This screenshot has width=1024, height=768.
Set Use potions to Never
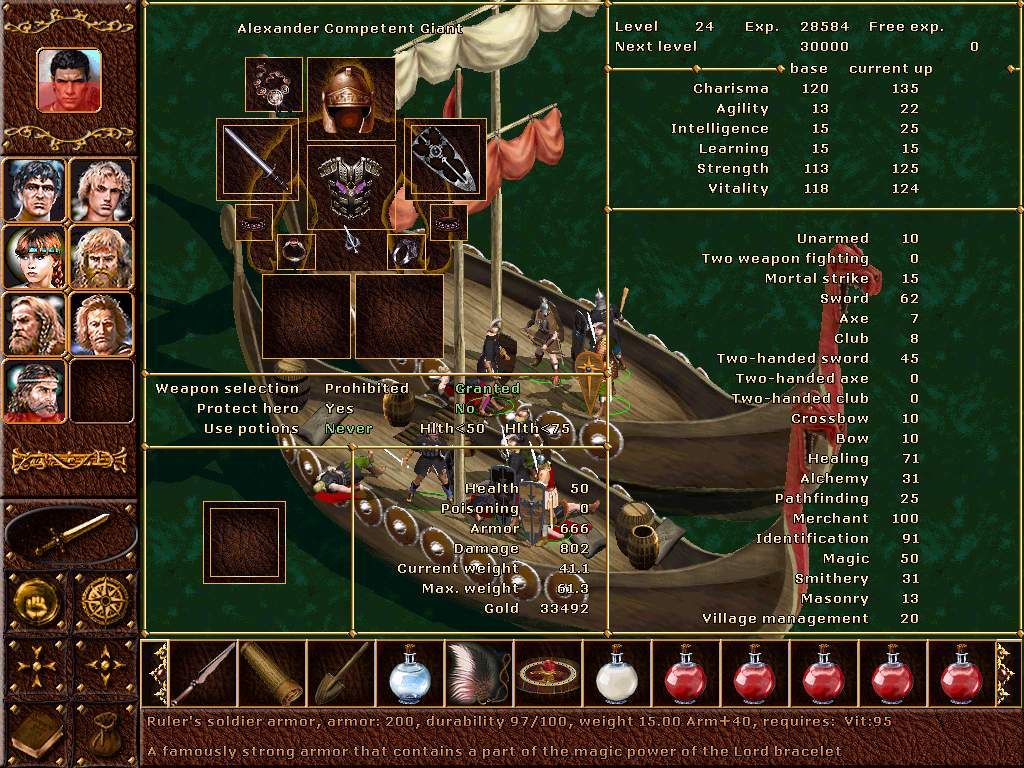[x=349, y=428]
